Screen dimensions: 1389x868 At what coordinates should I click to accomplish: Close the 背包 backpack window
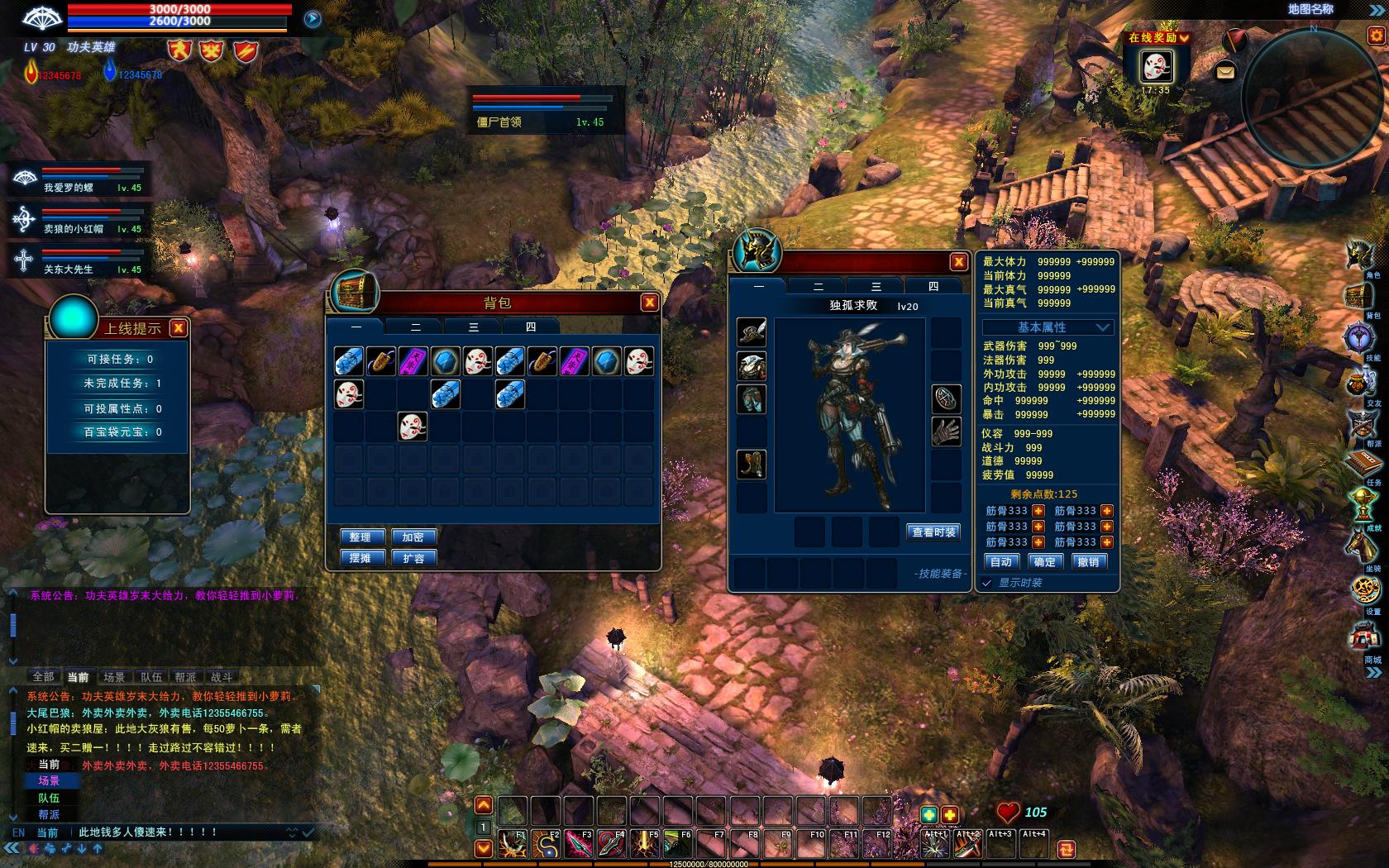(650, 303)
